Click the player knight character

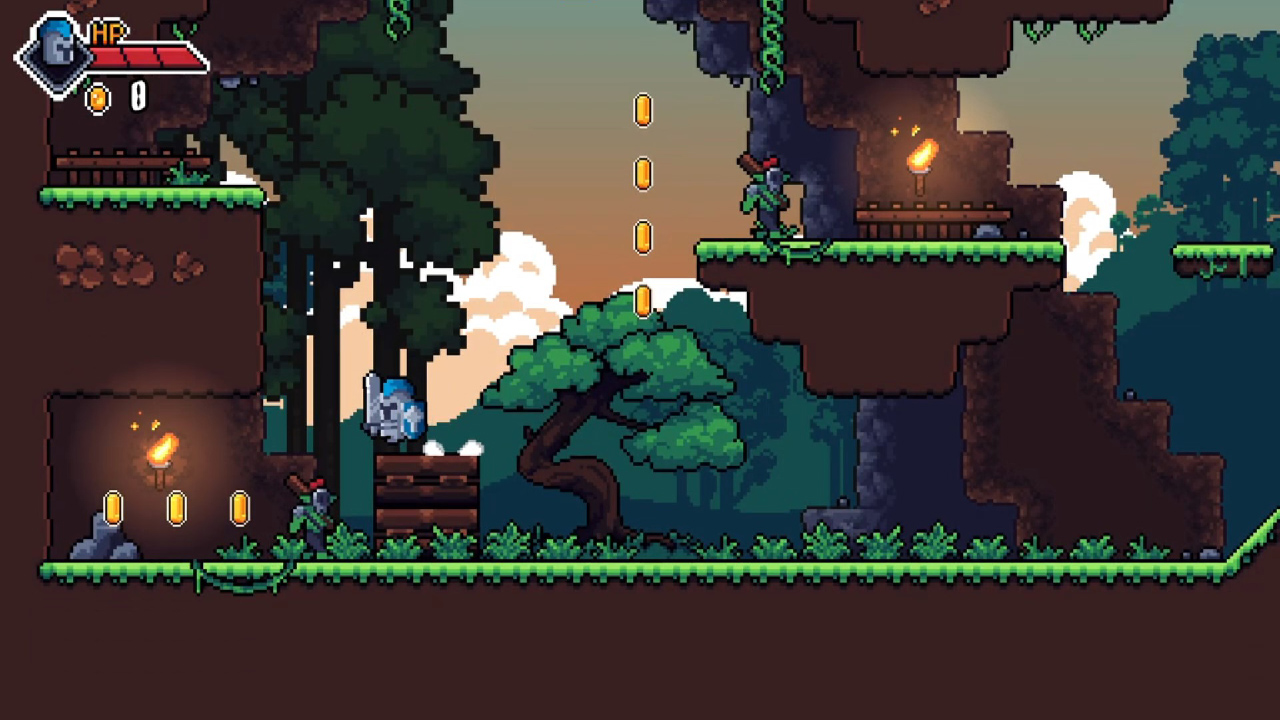(393, 410)
